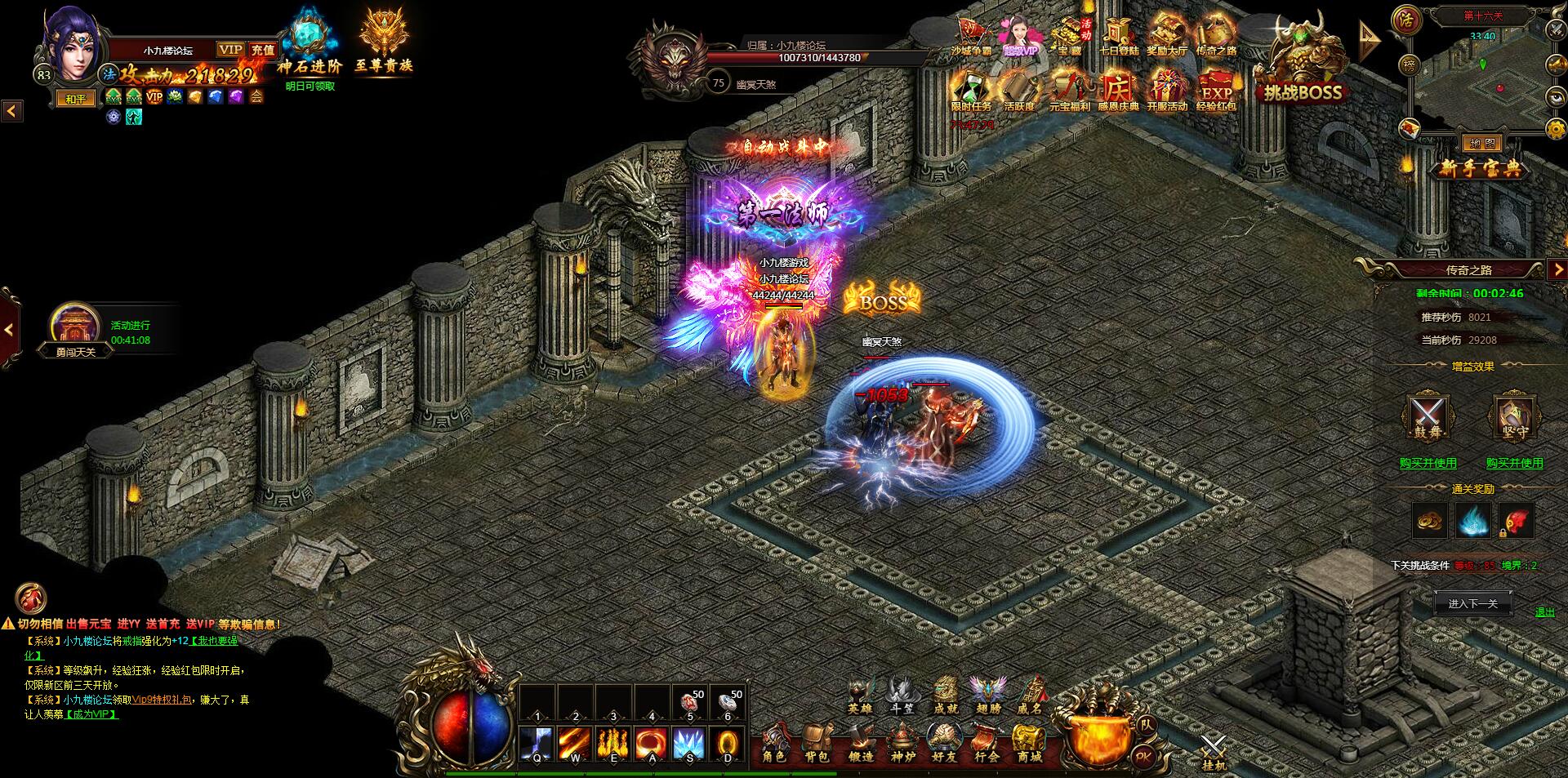Click 进入下一关 to enter next stage
The image size is (1568, 778).
(1472, 604)
